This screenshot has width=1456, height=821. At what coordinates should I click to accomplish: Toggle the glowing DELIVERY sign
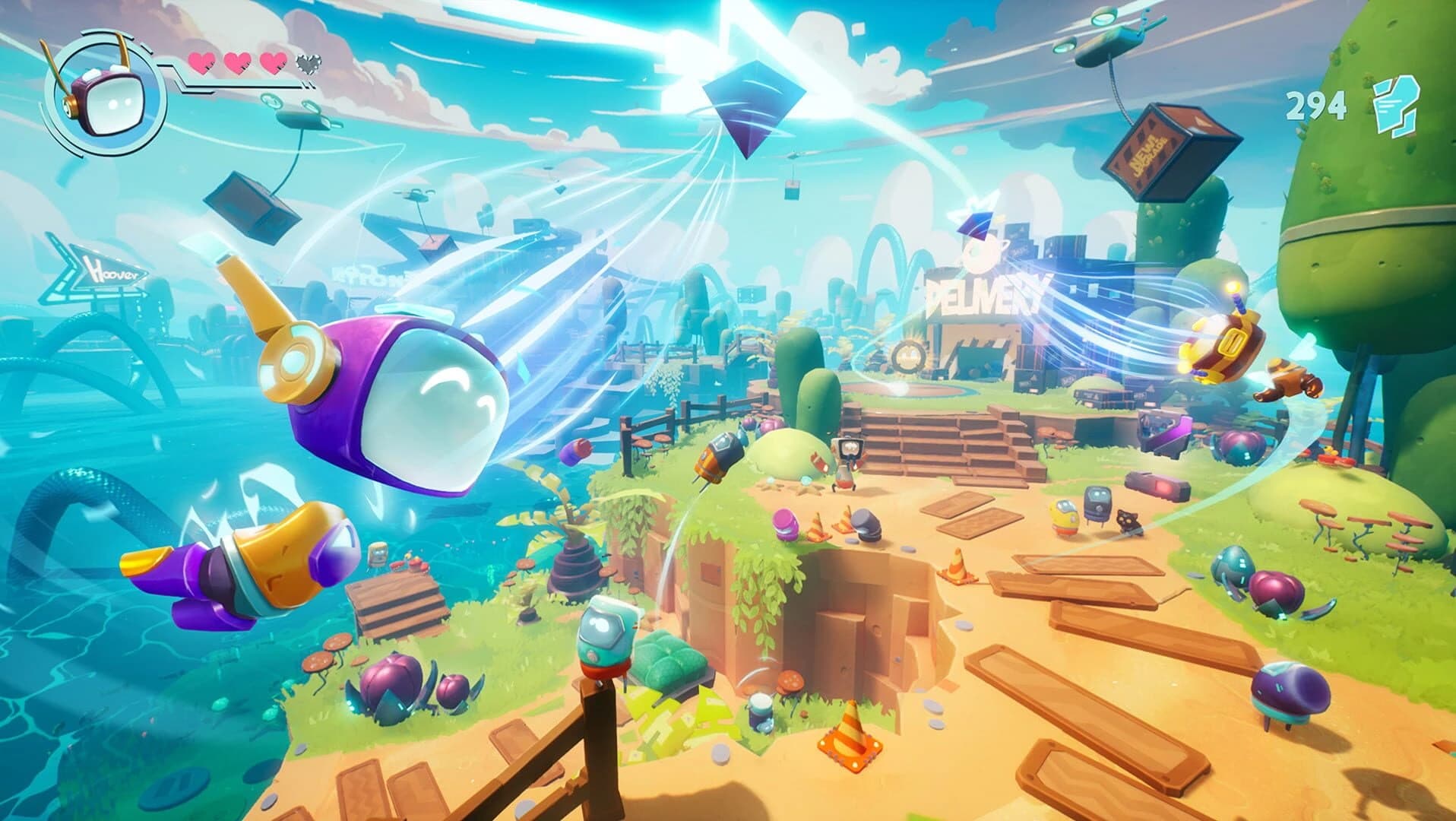[x=980, y=295]
